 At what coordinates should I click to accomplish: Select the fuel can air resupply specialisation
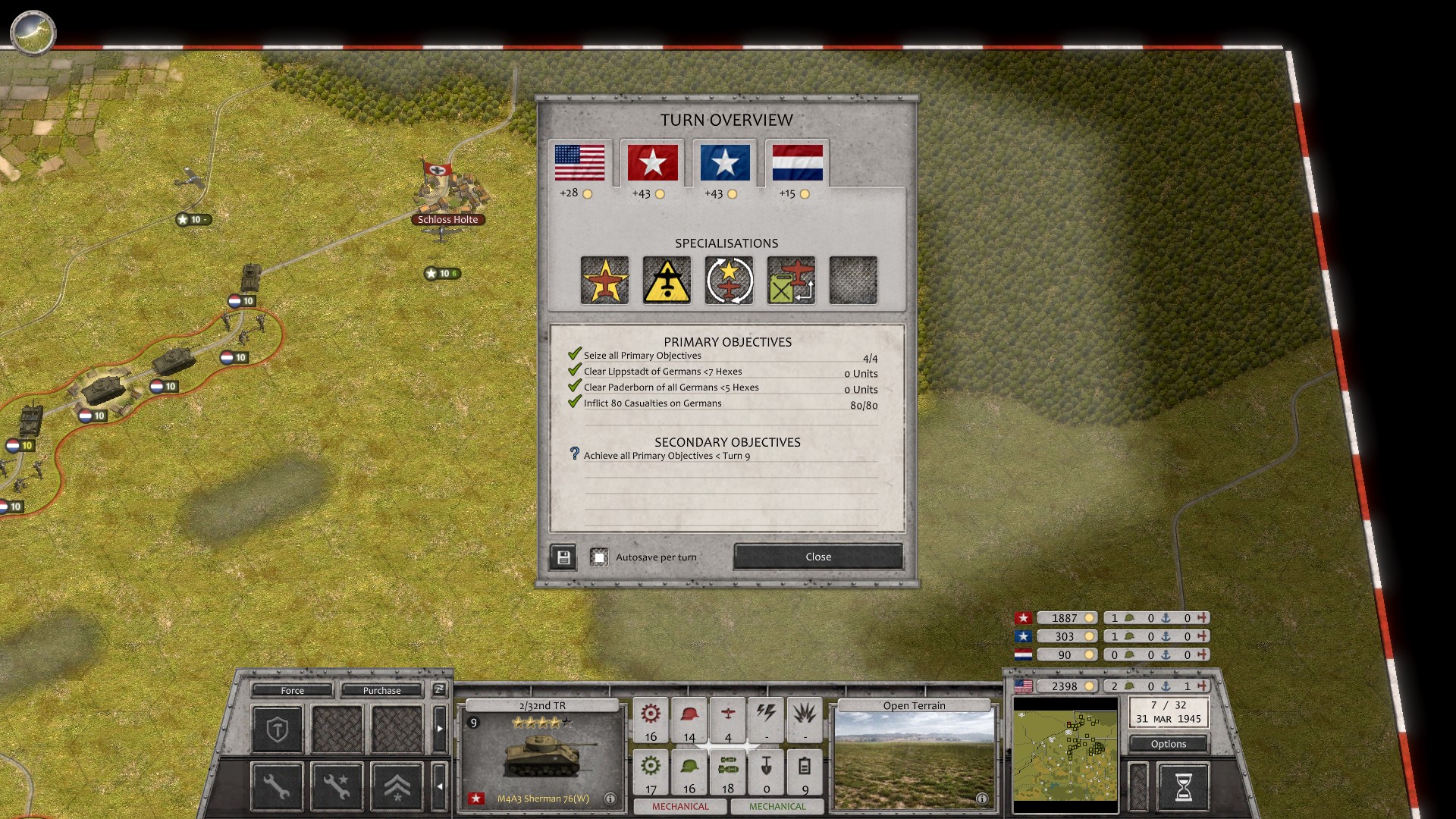tap(790, 280)
